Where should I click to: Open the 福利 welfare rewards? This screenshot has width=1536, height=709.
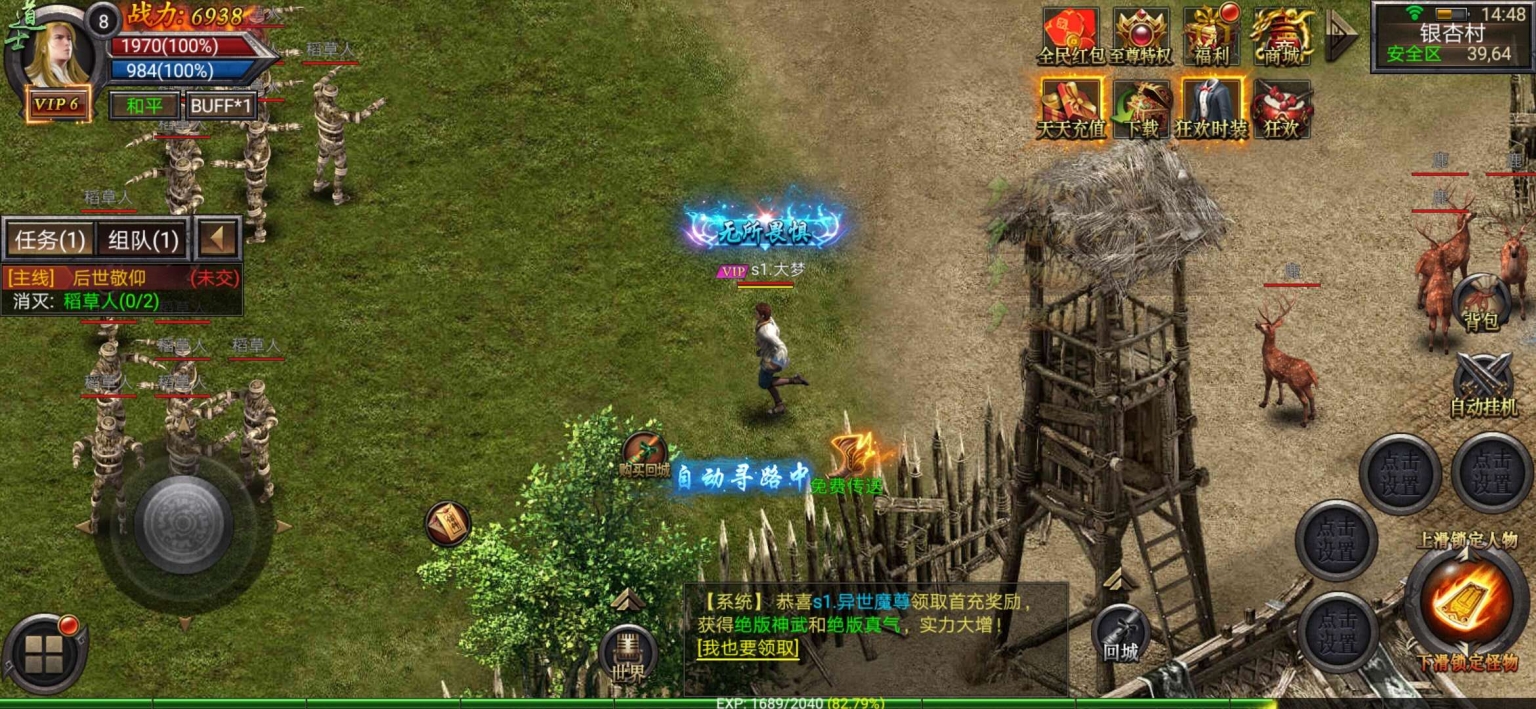(1211, 36)
